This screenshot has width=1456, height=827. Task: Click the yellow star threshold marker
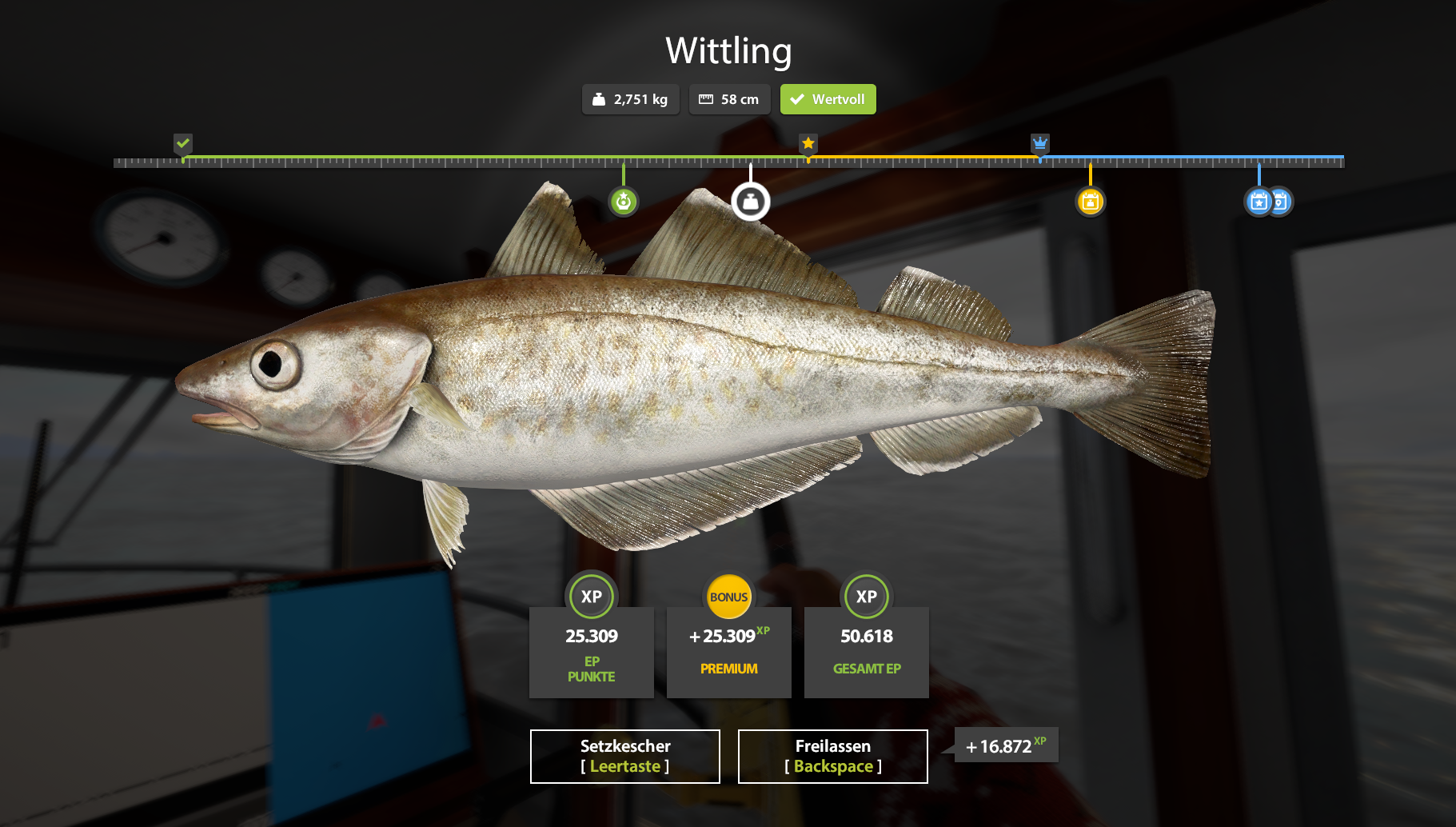tap(808, 144)
